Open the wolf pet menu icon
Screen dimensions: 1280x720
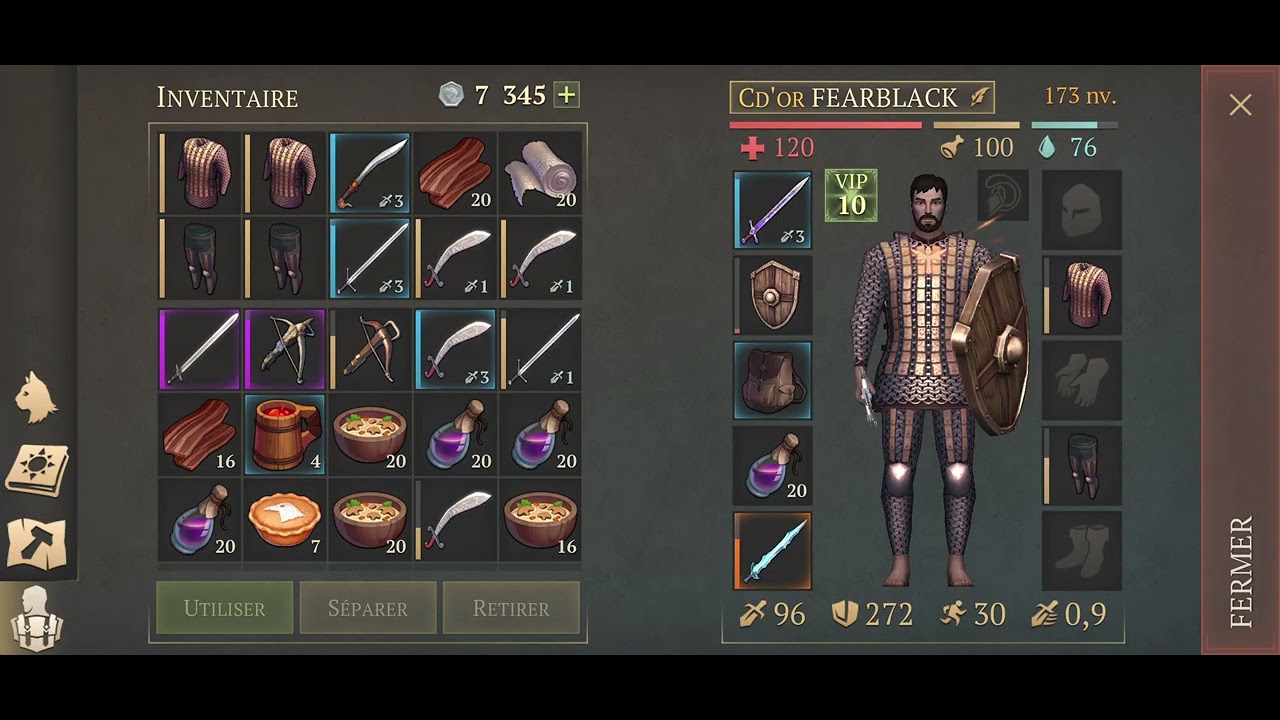point(37,397)
